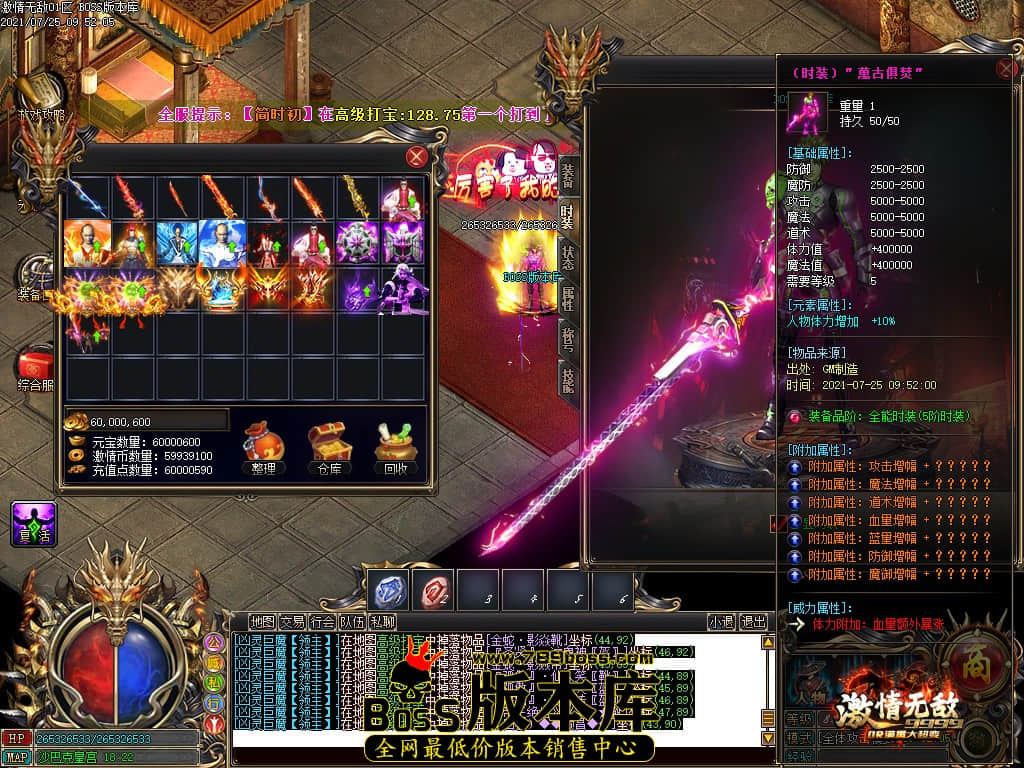Open the 行会 guild button
1024x768 pixels.
point(322,622)
